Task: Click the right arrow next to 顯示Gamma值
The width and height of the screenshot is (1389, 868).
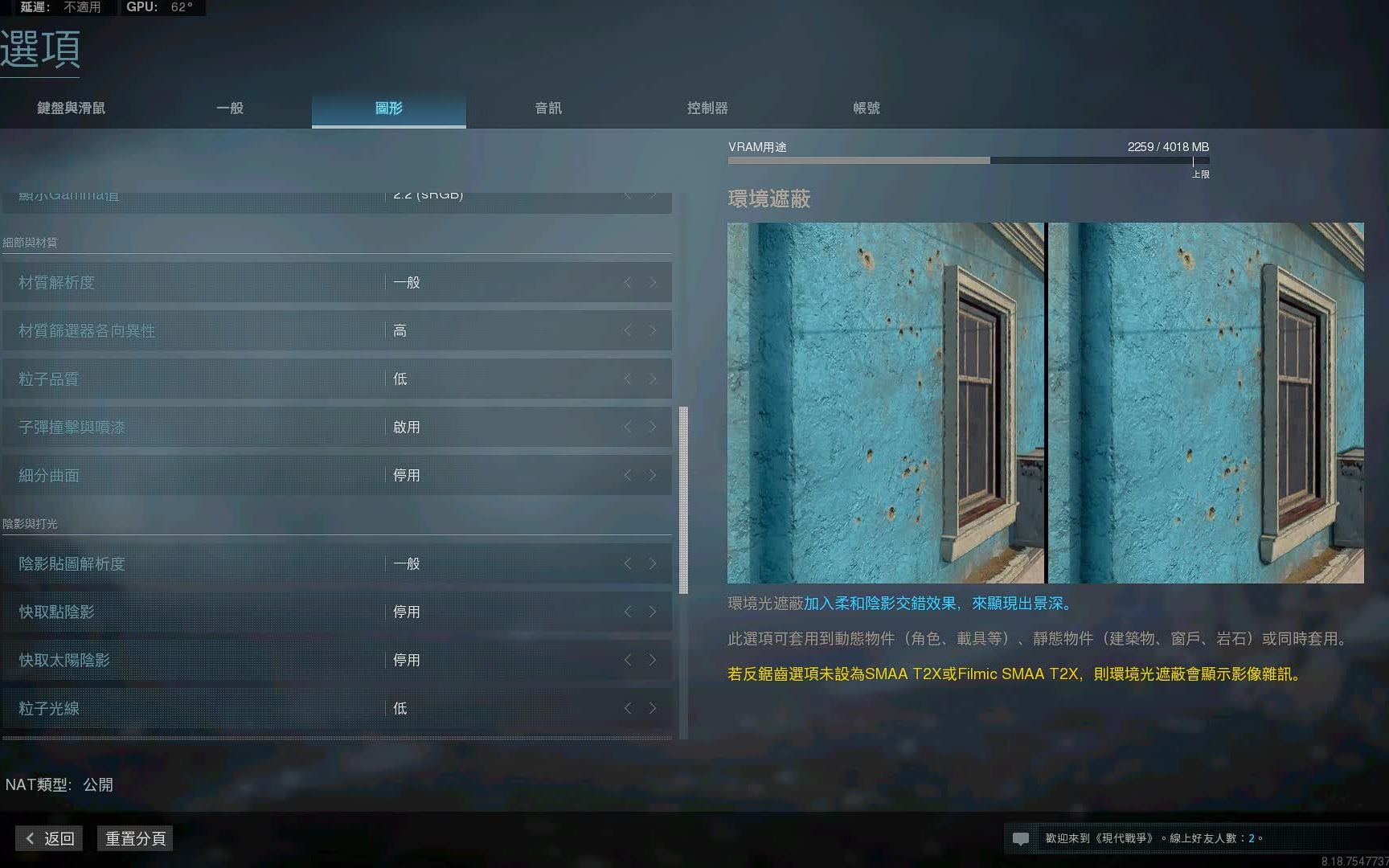Action: pos(652,194)
